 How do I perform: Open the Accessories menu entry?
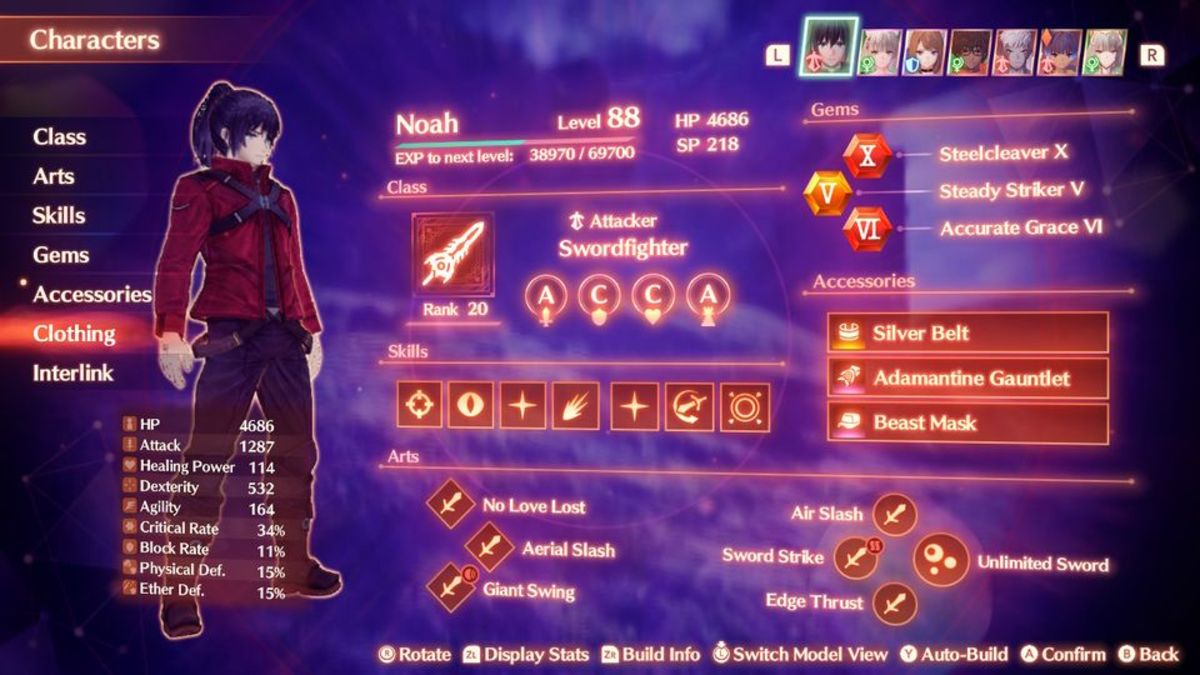point(92,294)
